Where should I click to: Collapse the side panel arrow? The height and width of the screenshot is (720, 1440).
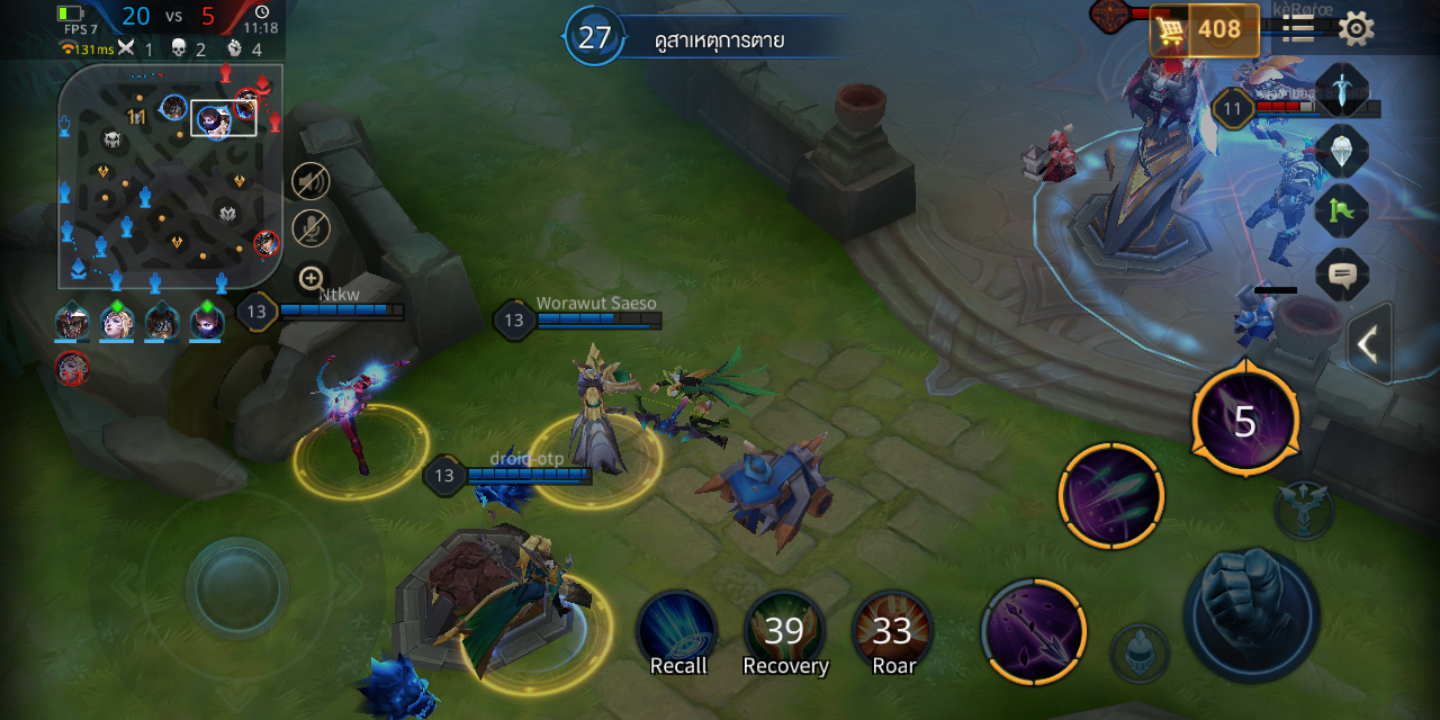1368,344
